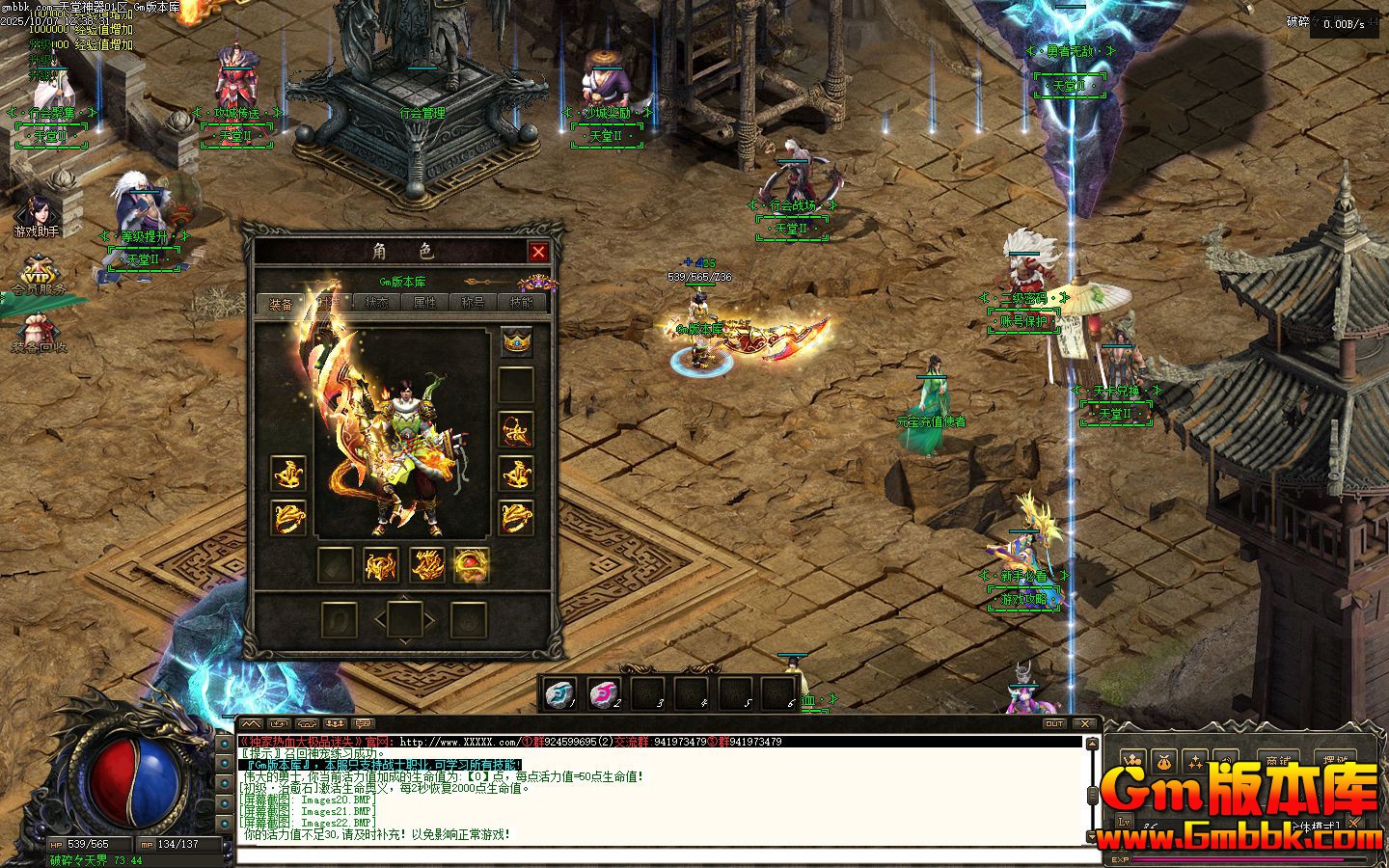Use the blue swirl item in hotbar slot 1
1389x868 pixels.
559,692
